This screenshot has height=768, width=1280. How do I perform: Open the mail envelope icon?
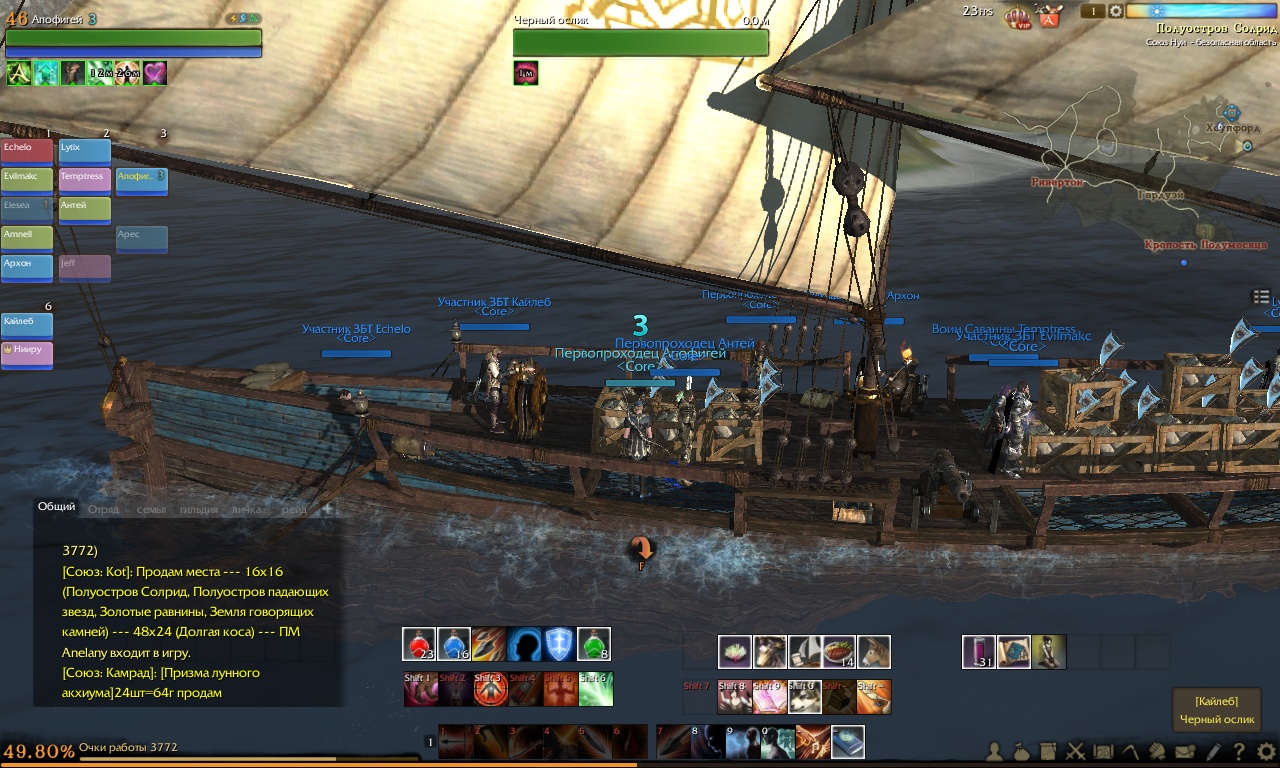1185,751
